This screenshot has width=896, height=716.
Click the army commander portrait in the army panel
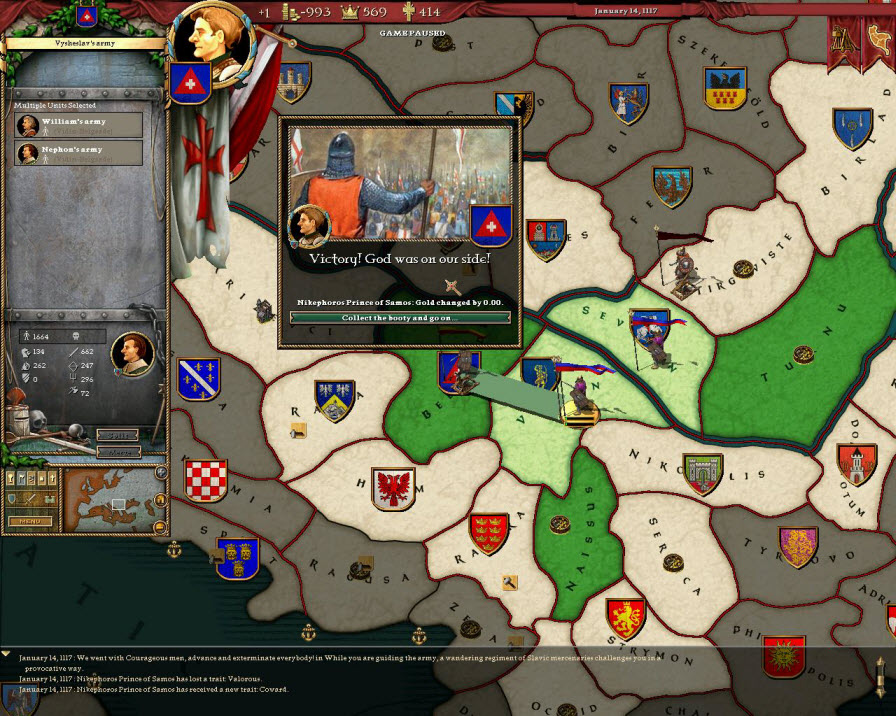(131, 353)
